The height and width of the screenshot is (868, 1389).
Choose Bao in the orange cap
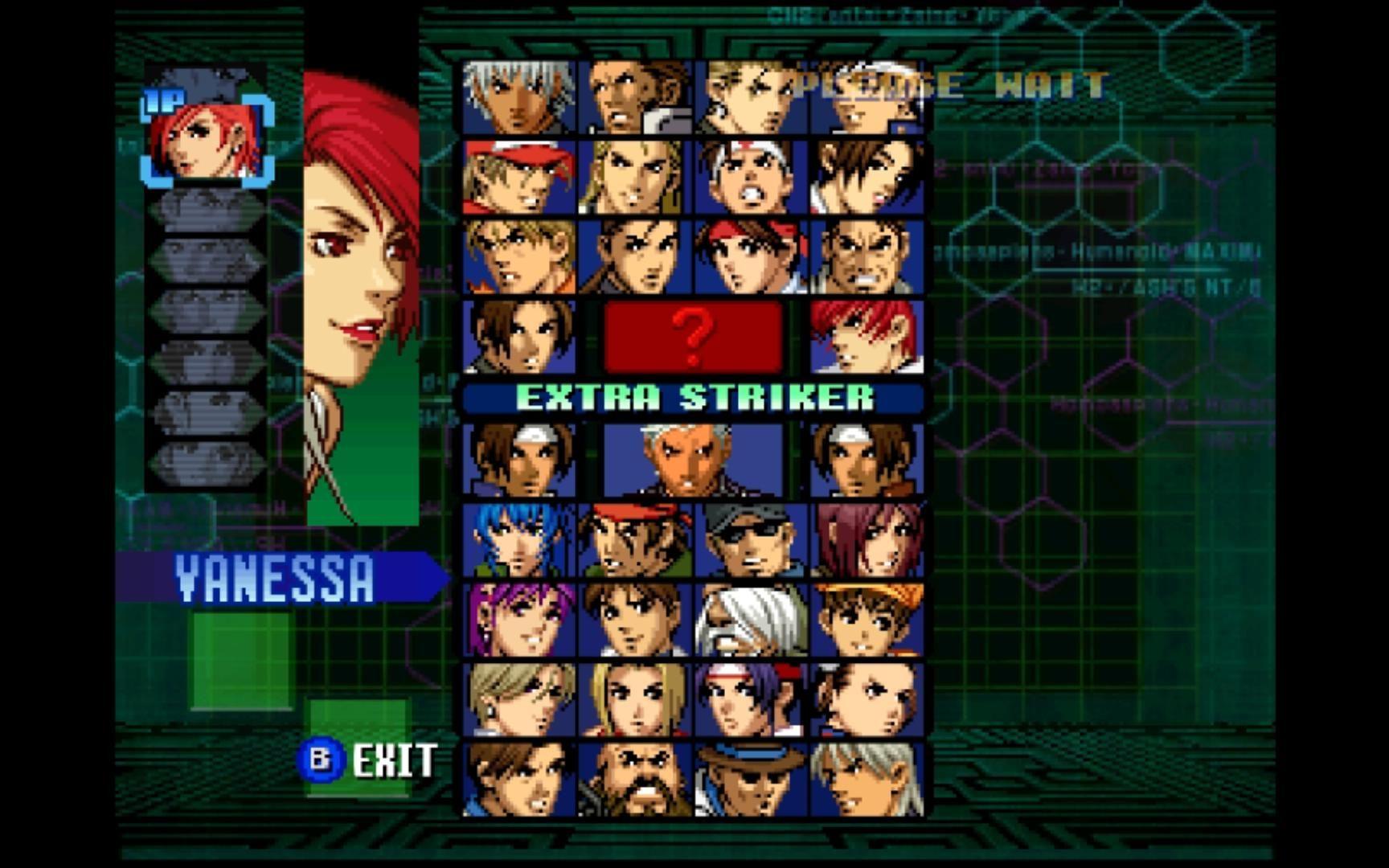(x=867, y=620)
